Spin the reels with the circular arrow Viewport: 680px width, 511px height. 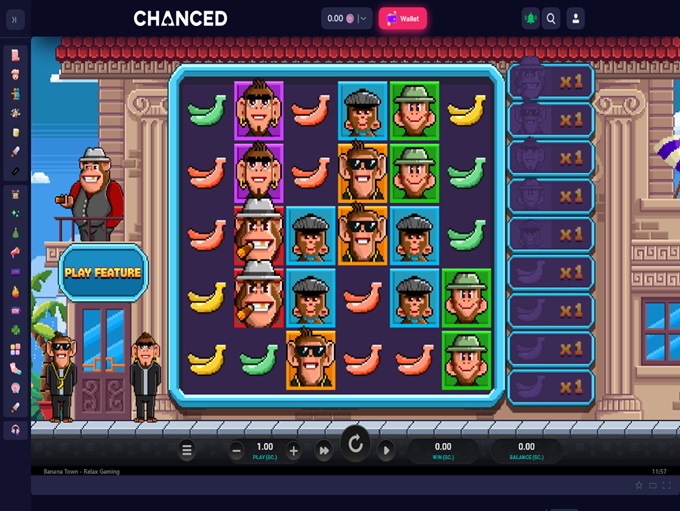(x=355, y=443)
